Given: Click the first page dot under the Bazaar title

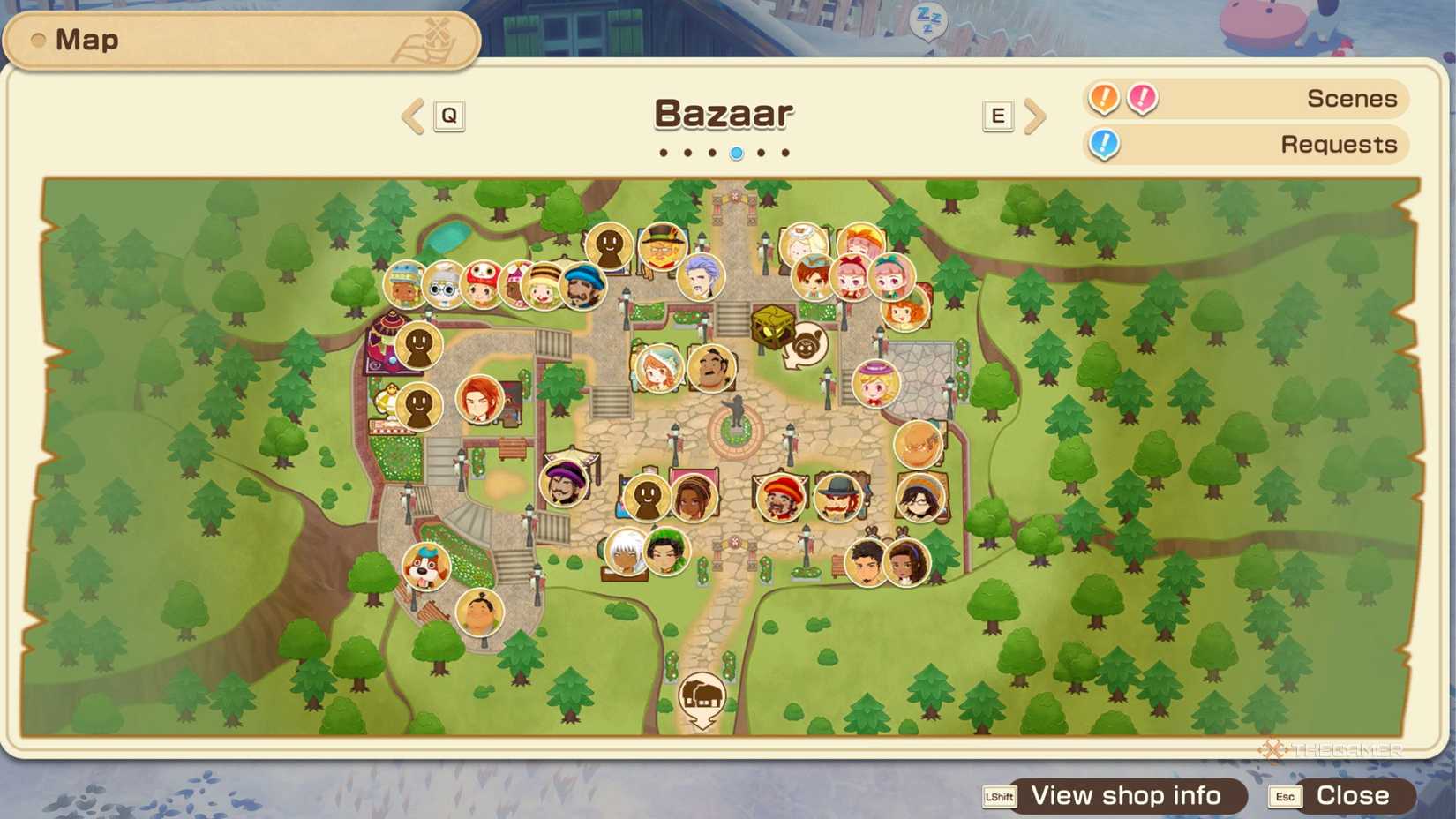Looking at the screenshot, I should click(x=663, y=152).
